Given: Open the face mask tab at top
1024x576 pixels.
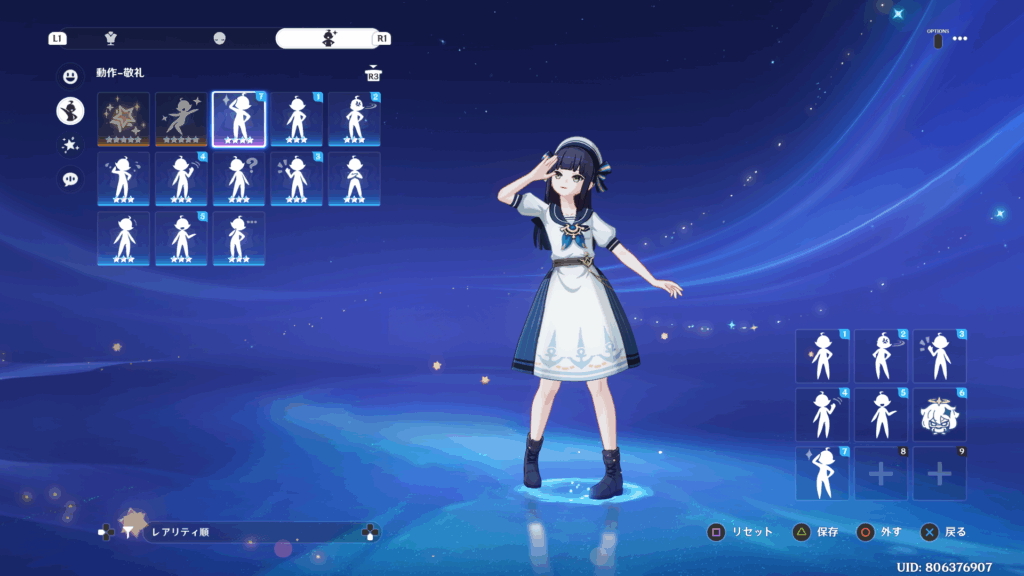Looking at the screenshot, I should pyautogui.click(x=219, y=38).
